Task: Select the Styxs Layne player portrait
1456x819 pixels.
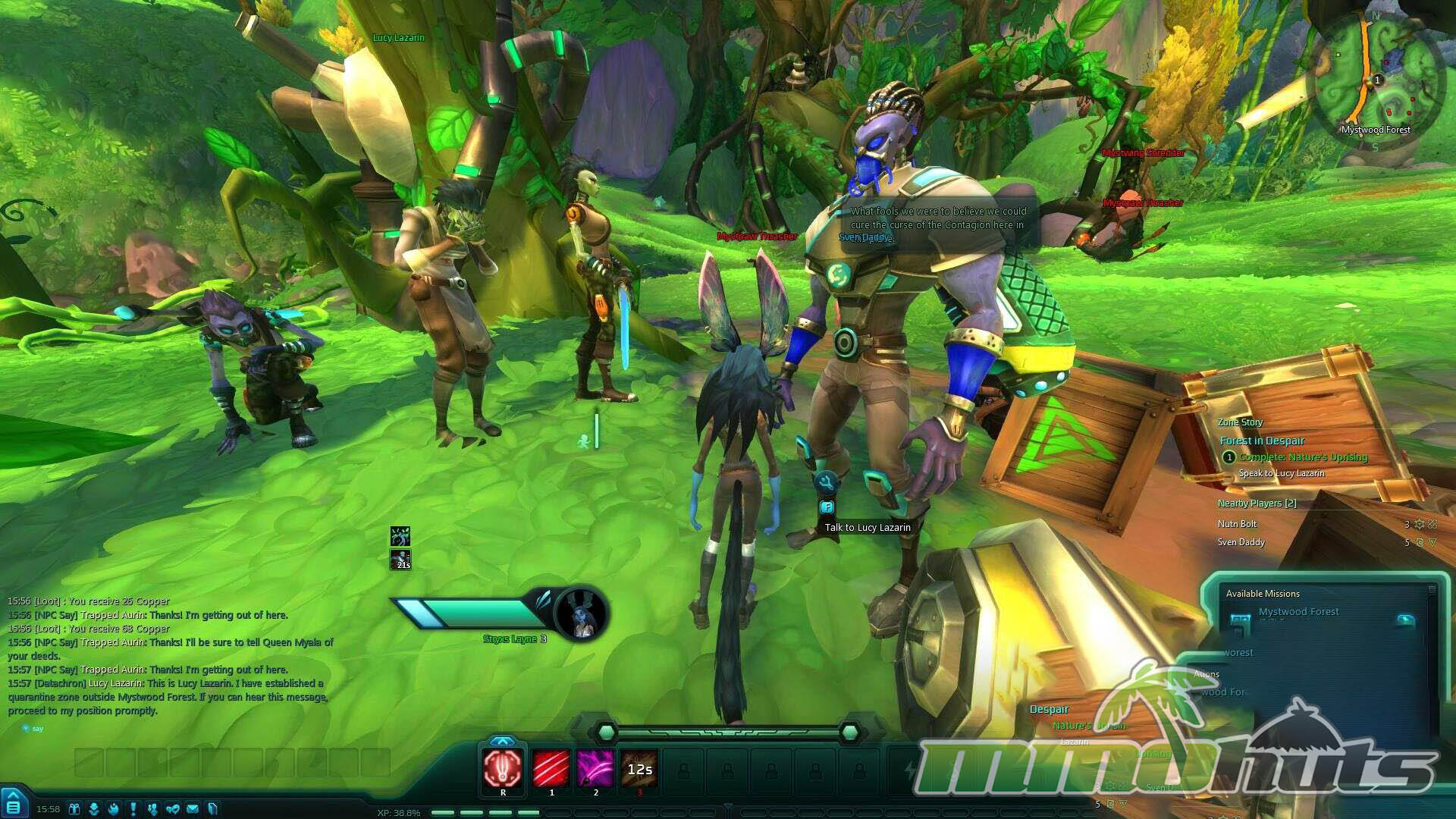Action: coord(582,613)
